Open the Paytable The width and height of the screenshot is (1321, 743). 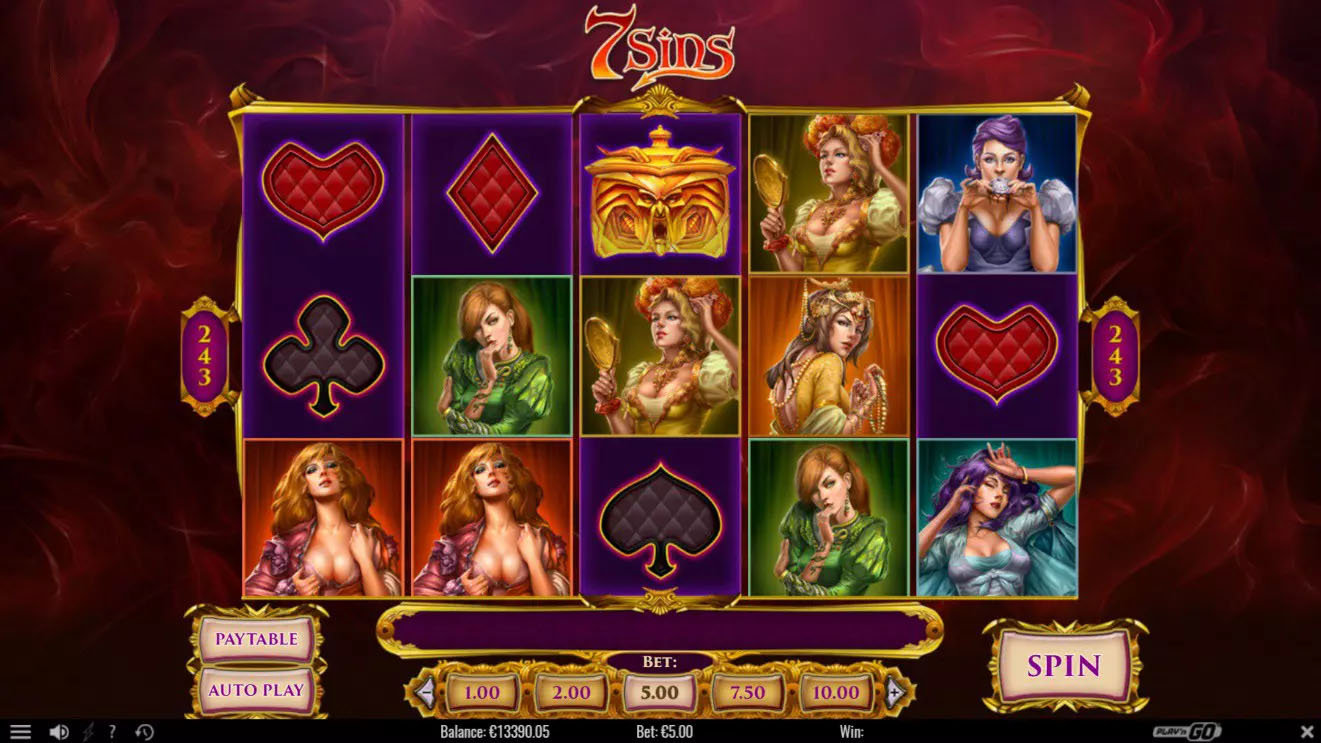tap(255, 637)
